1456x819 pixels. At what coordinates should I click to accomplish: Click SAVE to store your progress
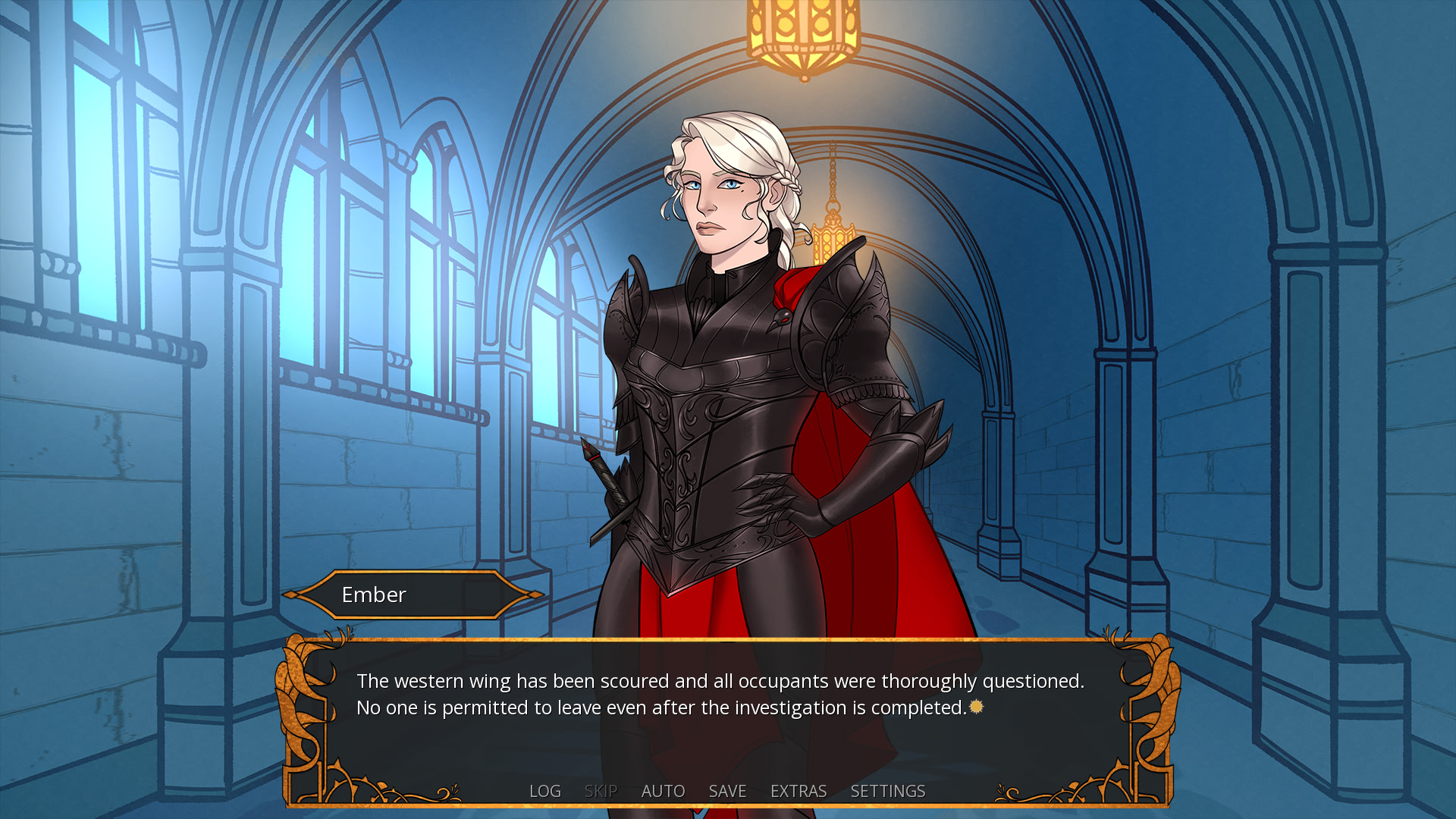coord(726,791)
